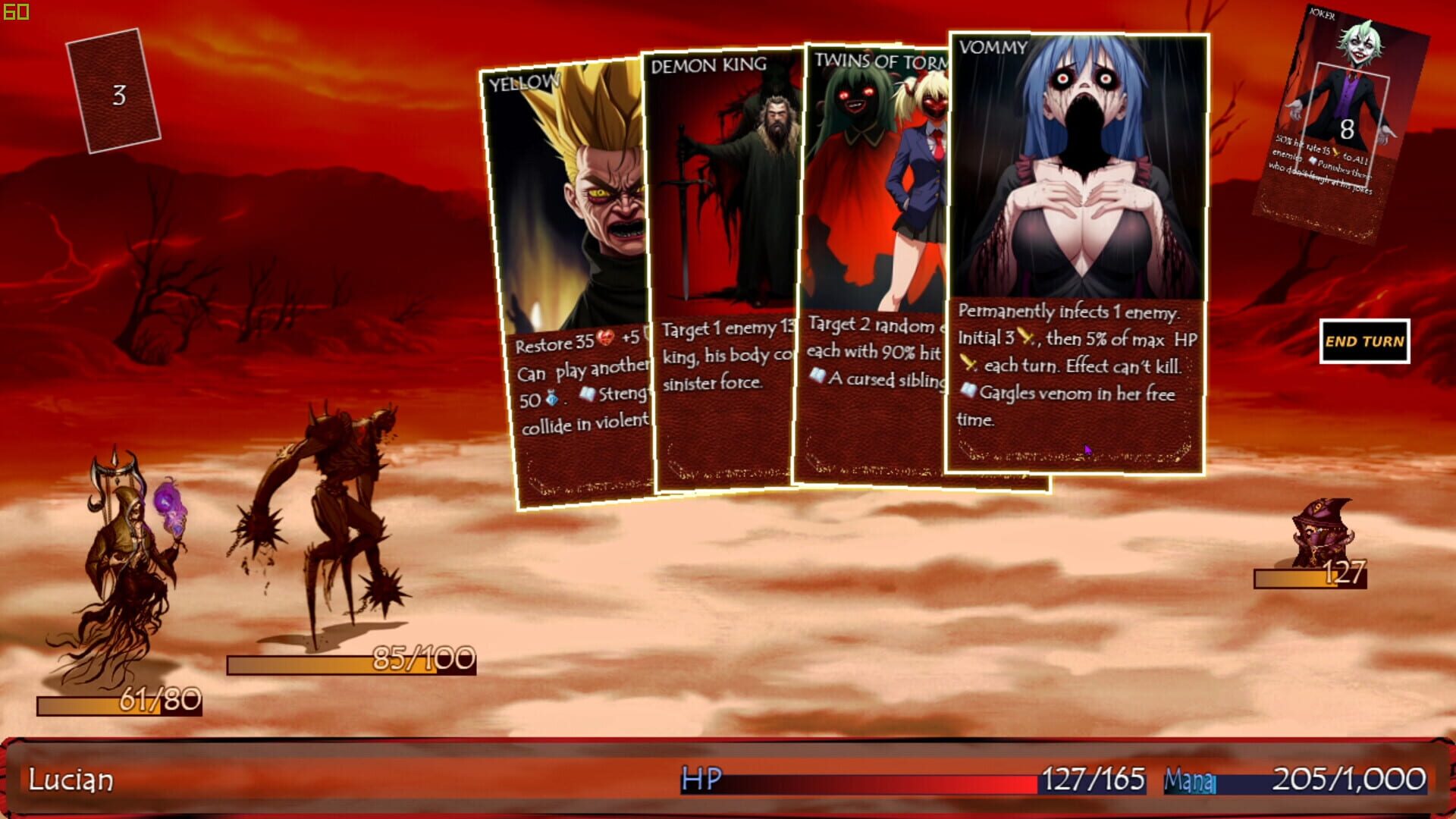Click the mana bag icon on Yellow card

pyautogui.click(x=552, y=399)
